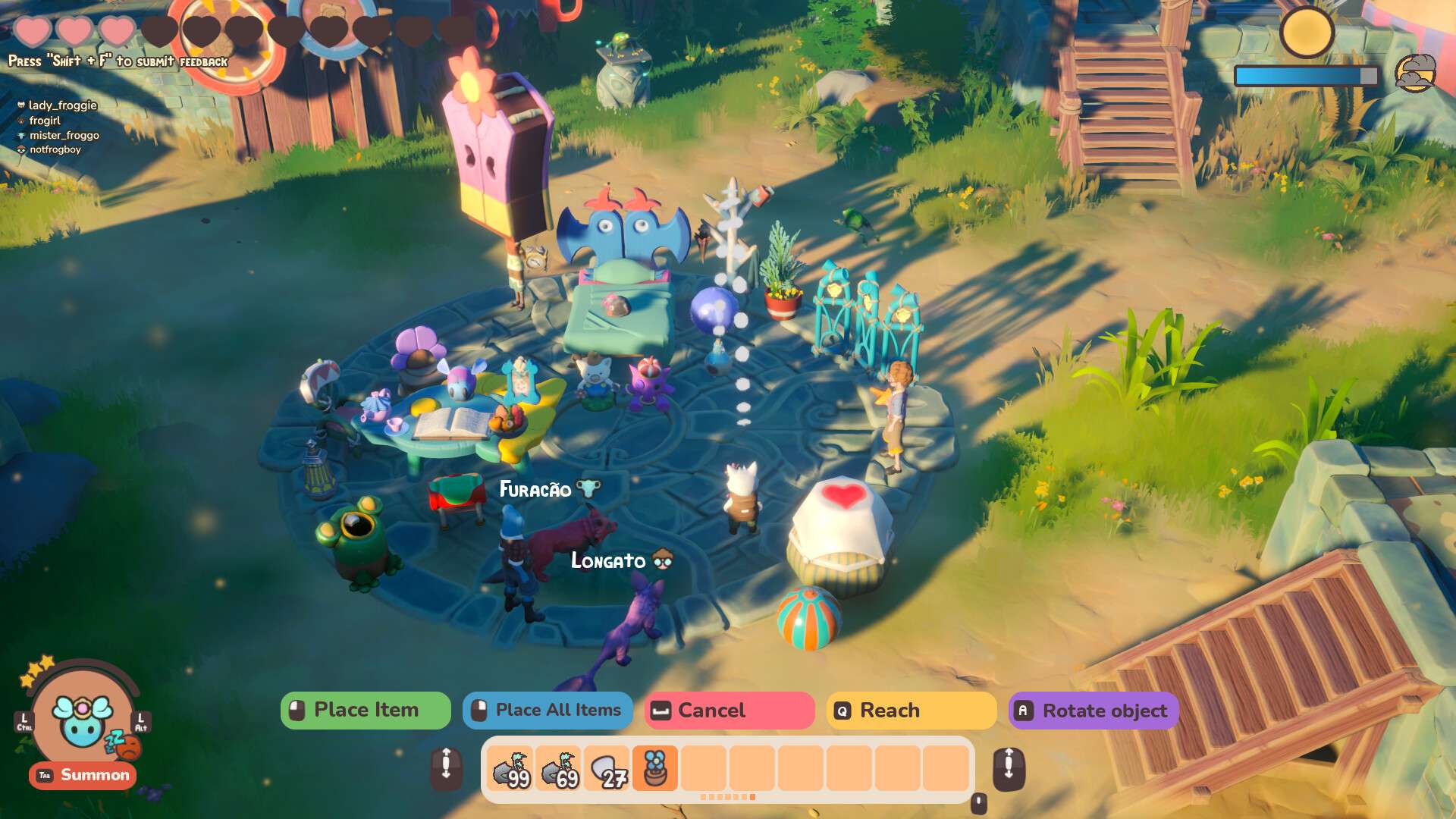Click the mouse scroll icon right of hotbar

pos(1009,767)
